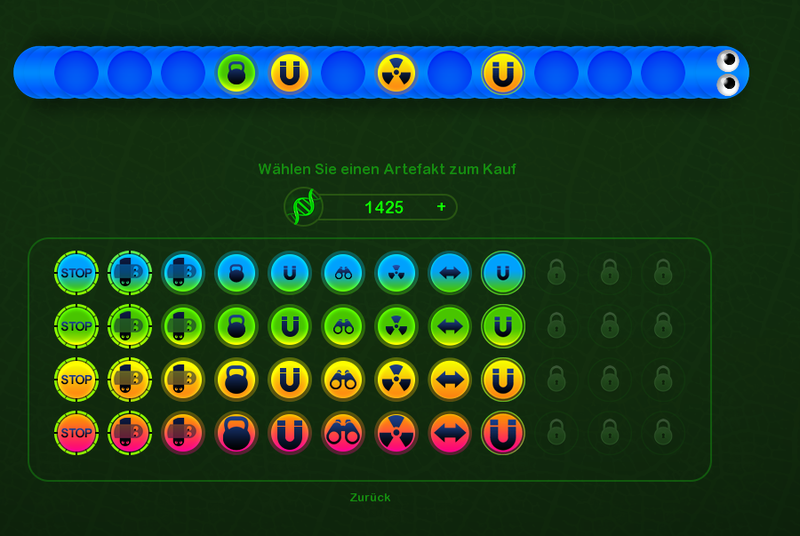Buy the yellow STOP artifact
The width and height of the screenshot is (800, 536).
(x=76, y=380)
